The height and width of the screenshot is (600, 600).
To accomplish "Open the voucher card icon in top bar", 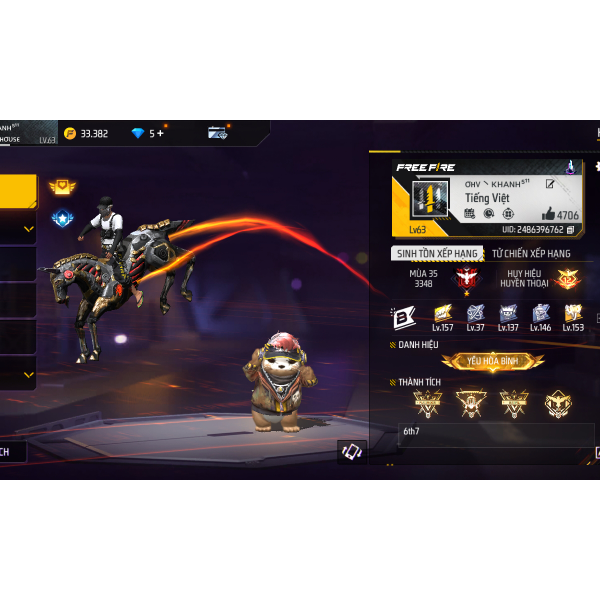I will pyautogui.click(x=218, y=133).
